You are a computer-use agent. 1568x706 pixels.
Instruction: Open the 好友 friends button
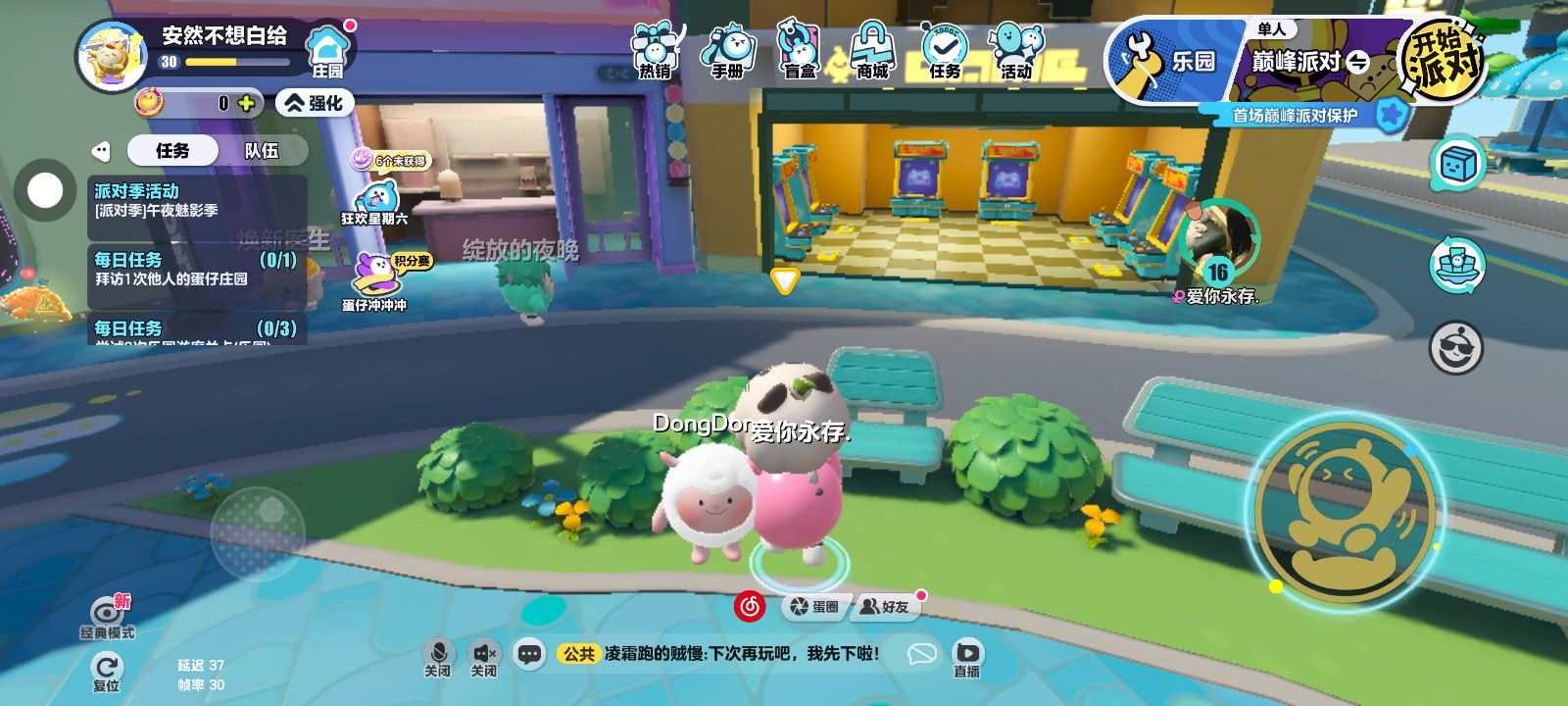(885, 607)
